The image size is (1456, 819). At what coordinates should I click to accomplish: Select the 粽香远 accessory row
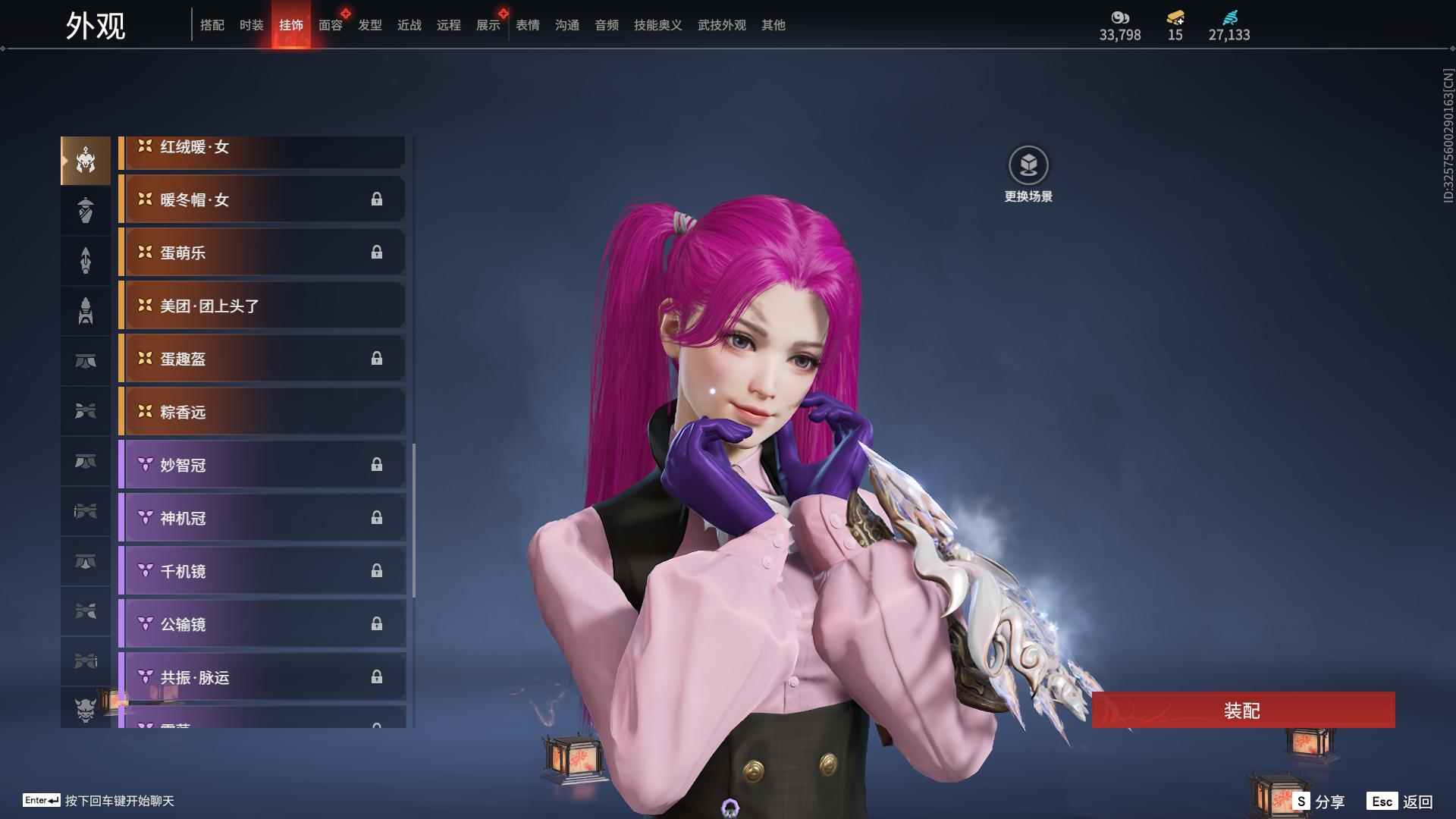(x=262, y=412)
